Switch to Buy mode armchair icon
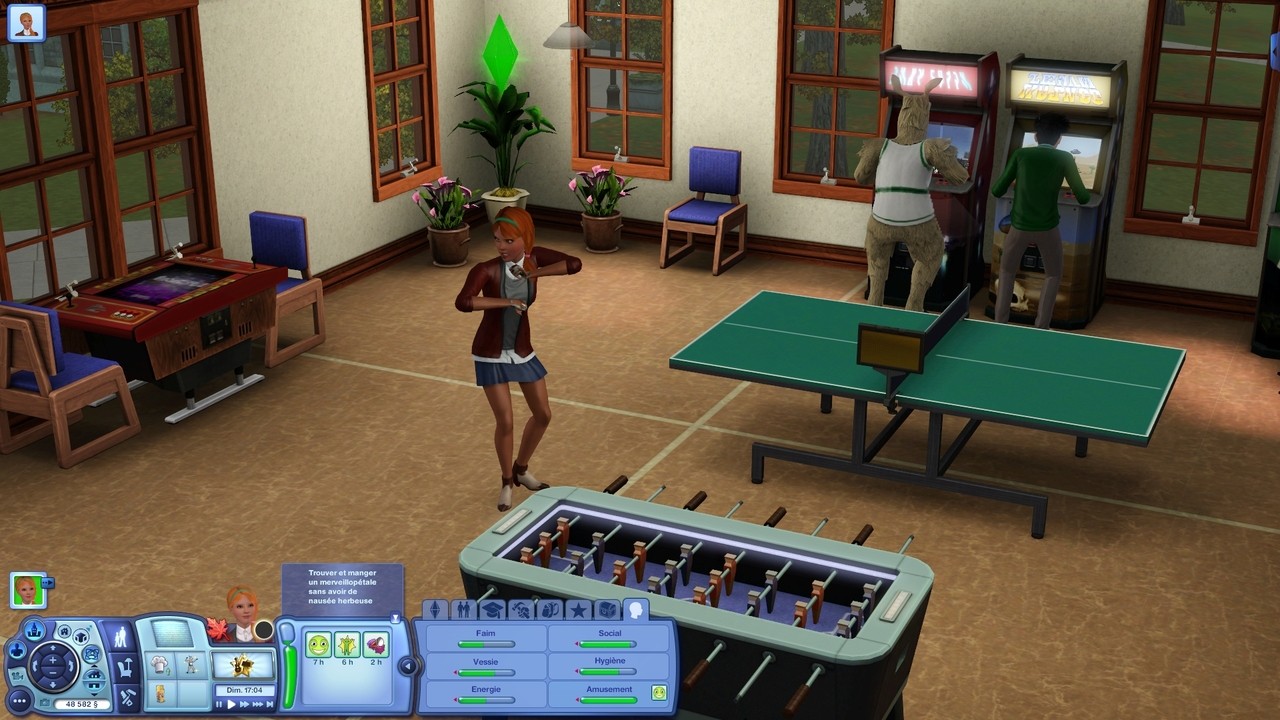 [126, 667]
